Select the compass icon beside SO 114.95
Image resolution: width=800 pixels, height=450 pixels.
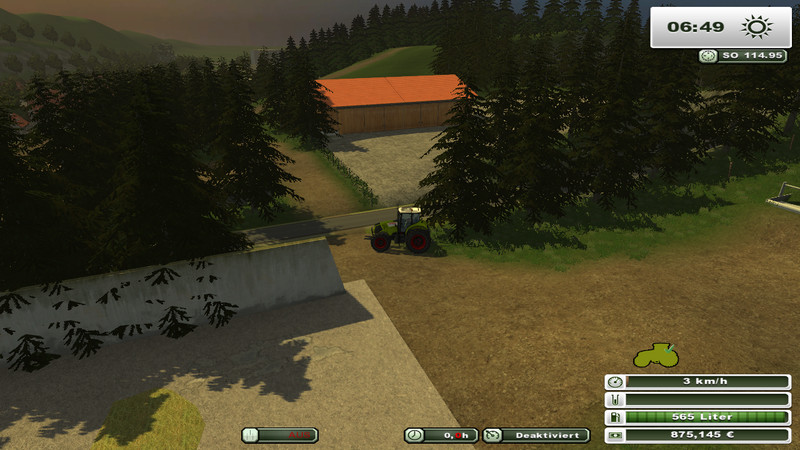707,56
